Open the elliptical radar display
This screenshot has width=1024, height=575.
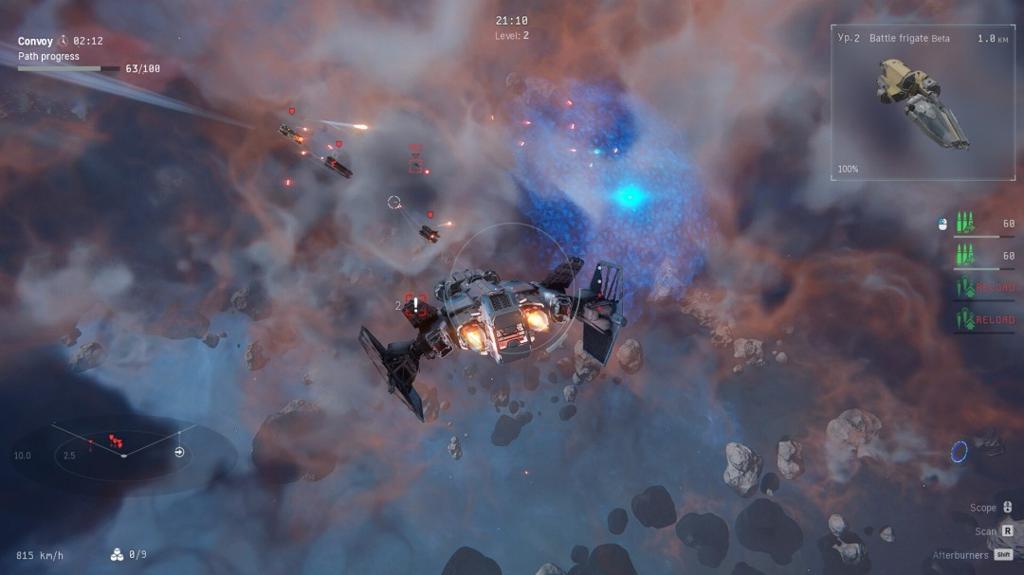click(x=123, y=454)
